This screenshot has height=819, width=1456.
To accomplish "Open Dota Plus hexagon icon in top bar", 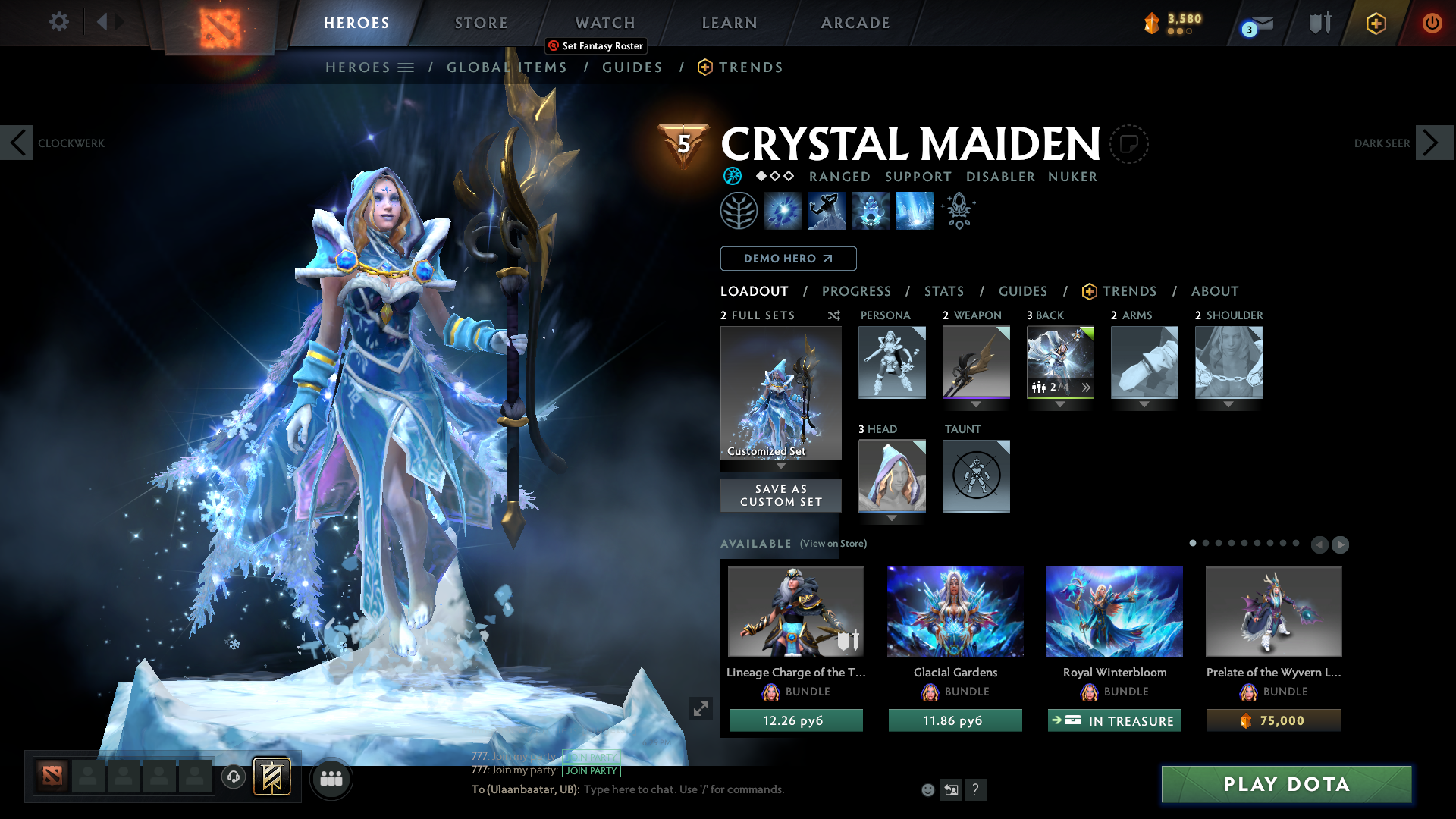I will point(1375,23).
